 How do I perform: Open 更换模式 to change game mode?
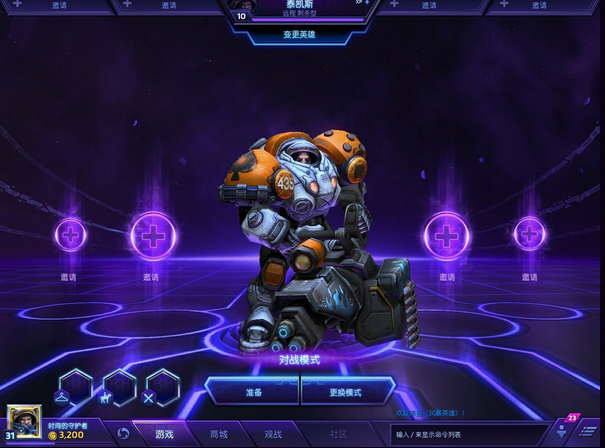[x=346, y=392]
